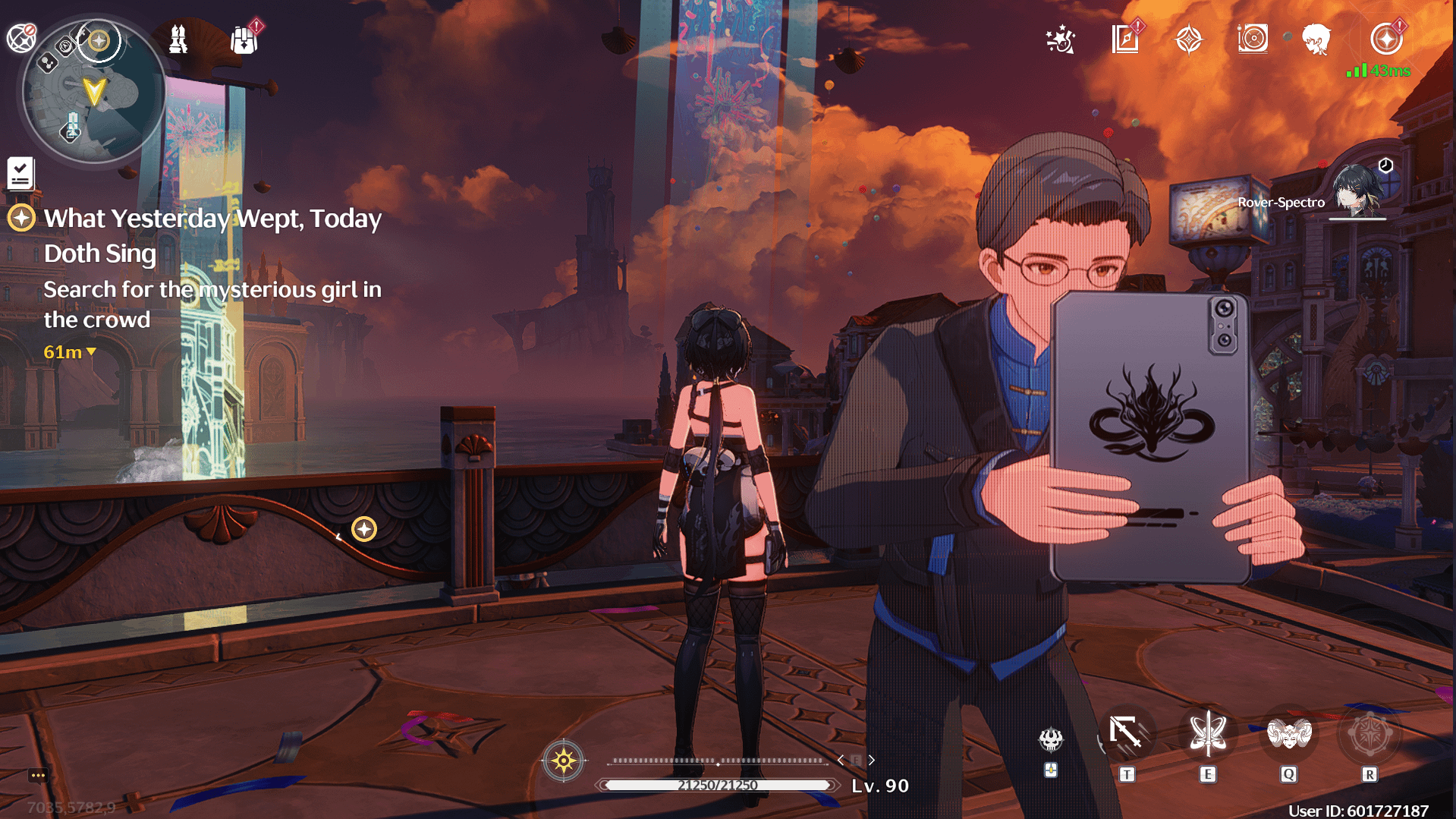The height and width of the screenshot is (819, 1456).
Task: Open the square disc-shaped icon
Action: click(x=1253, y=39)
